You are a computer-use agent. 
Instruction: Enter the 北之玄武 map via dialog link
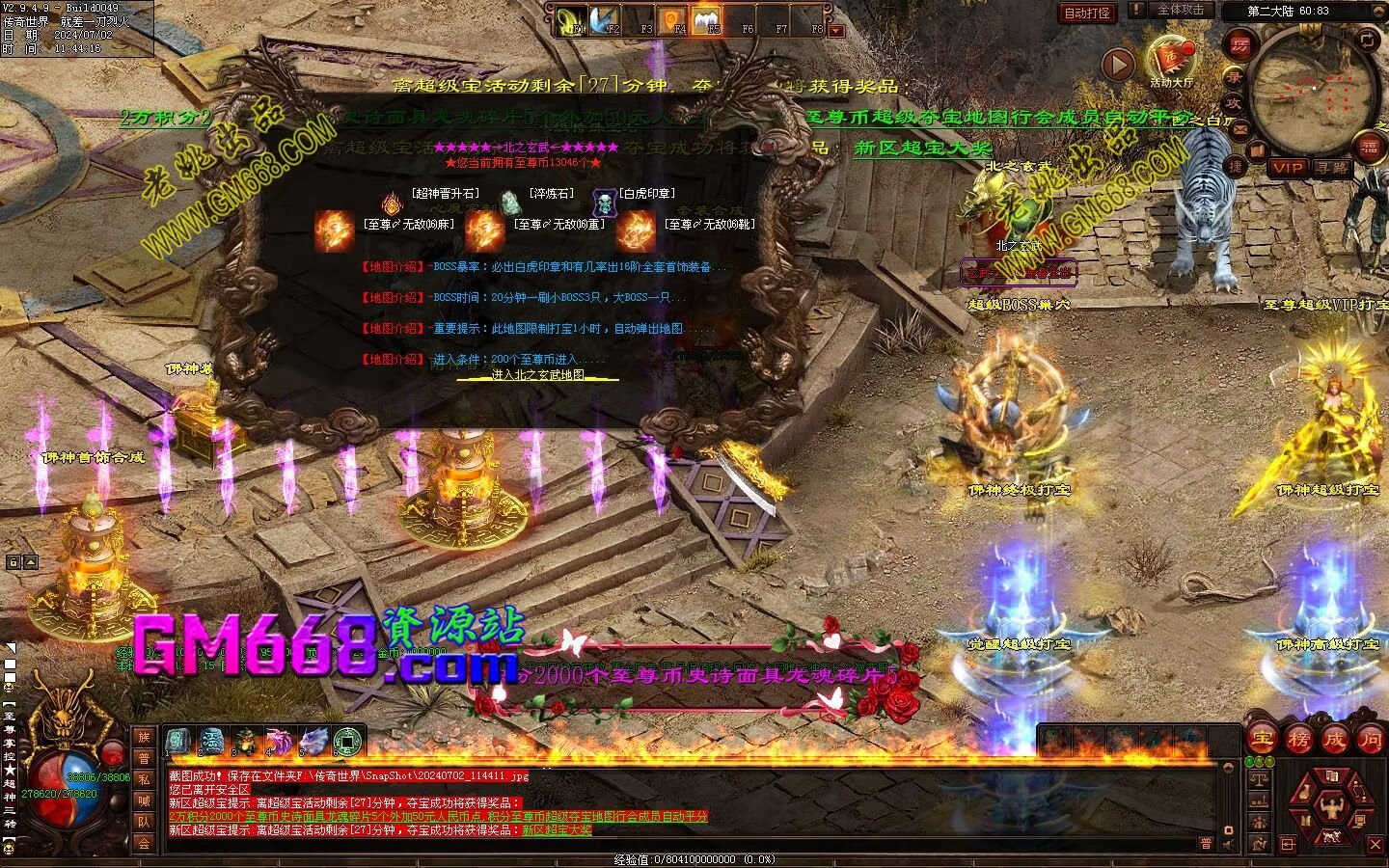pyautogui.click(x=537, y=375)
